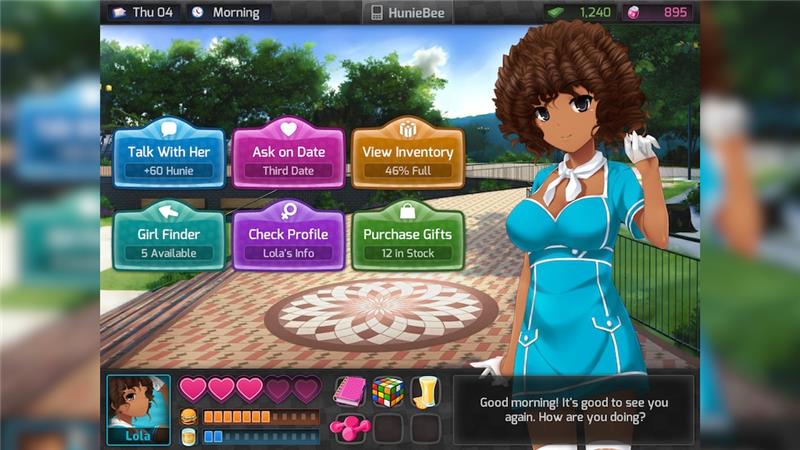This screenshot has width=800, height=450.
Task: Open the HunieBee phone tab
Action: click(407, 13)
